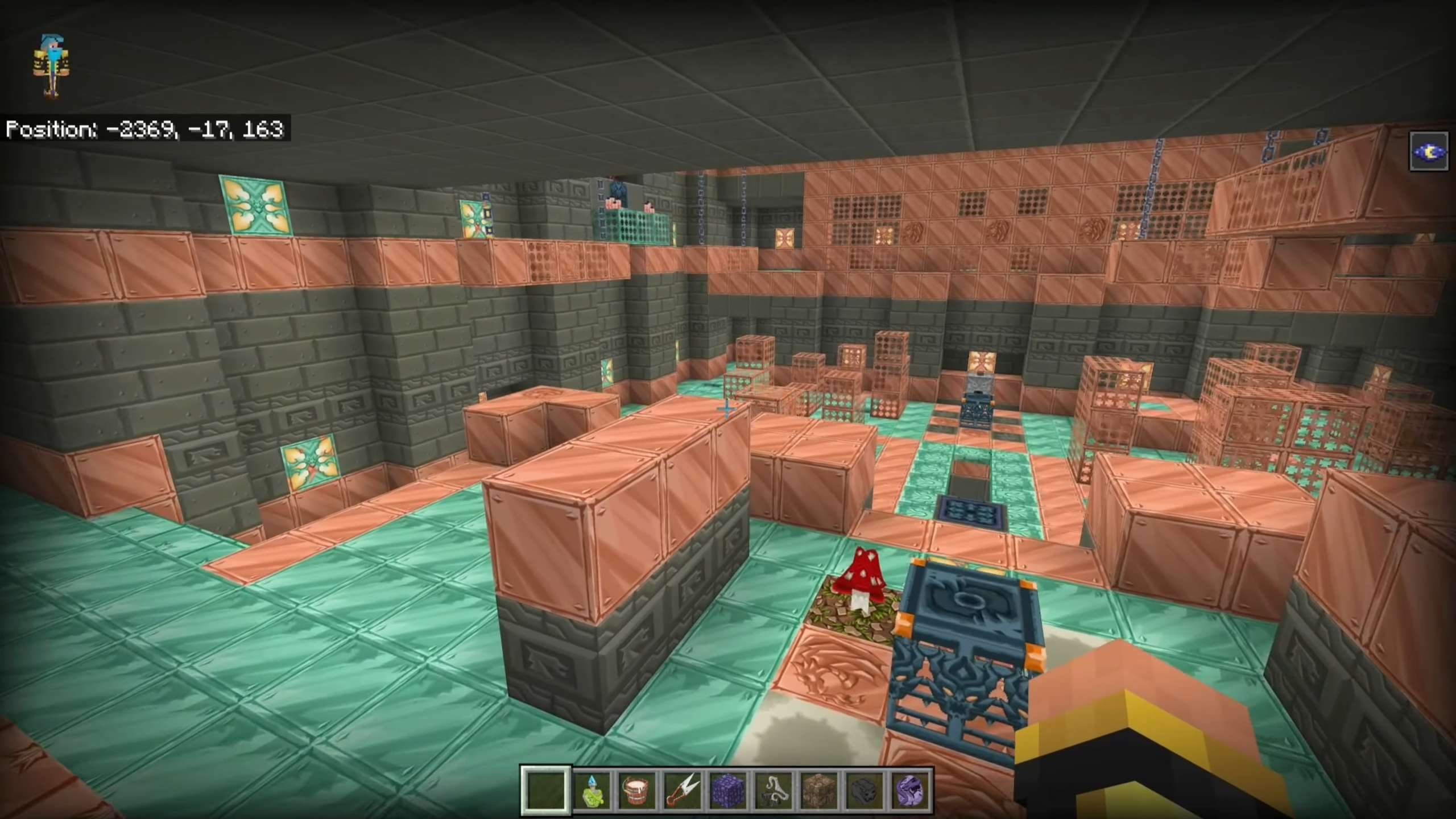Choose the dark gray skull slot
The height and width of the screenshot is (819, 1456).
(x=864, y=791)
